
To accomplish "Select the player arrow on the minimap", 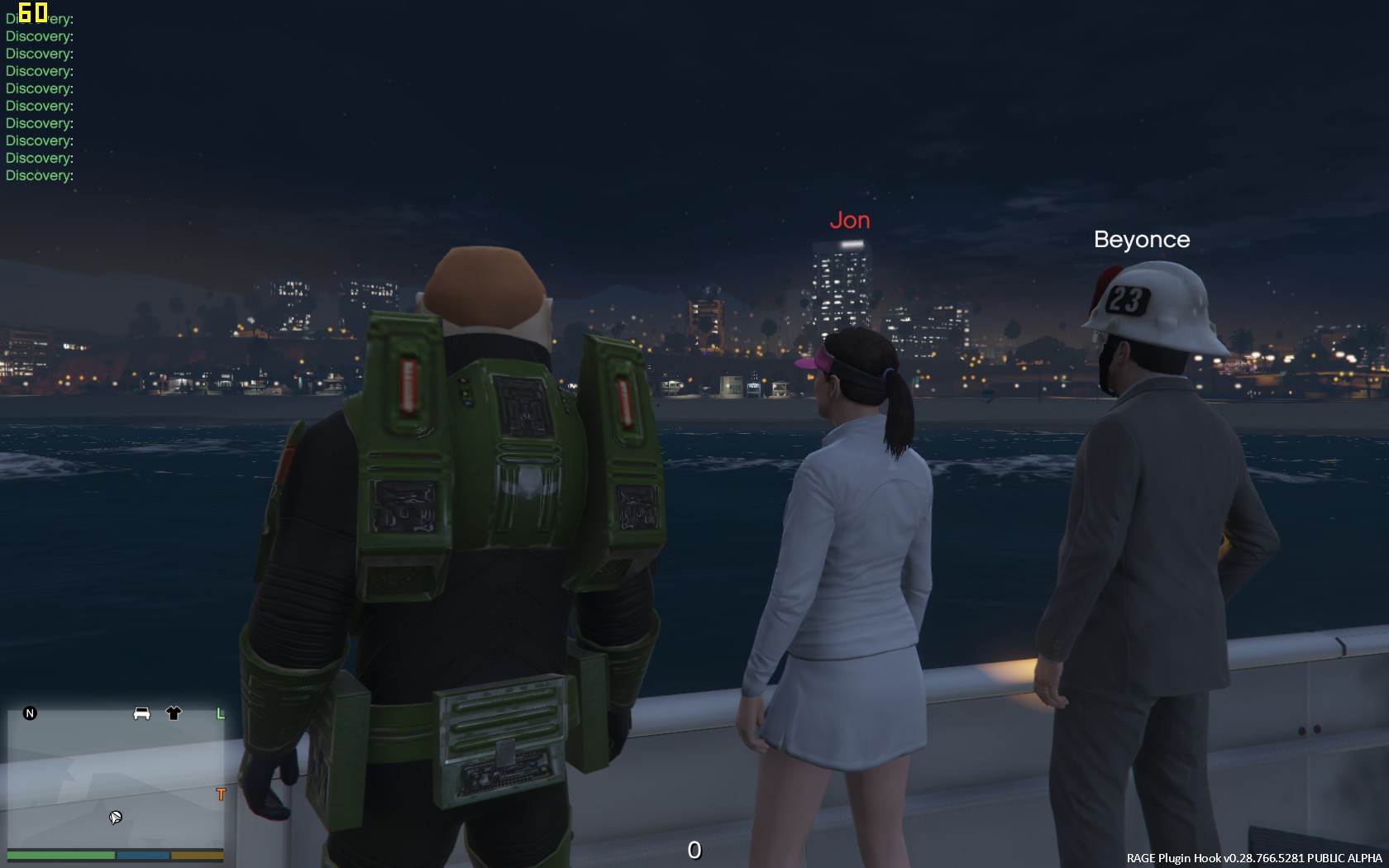I will [115, 818].
